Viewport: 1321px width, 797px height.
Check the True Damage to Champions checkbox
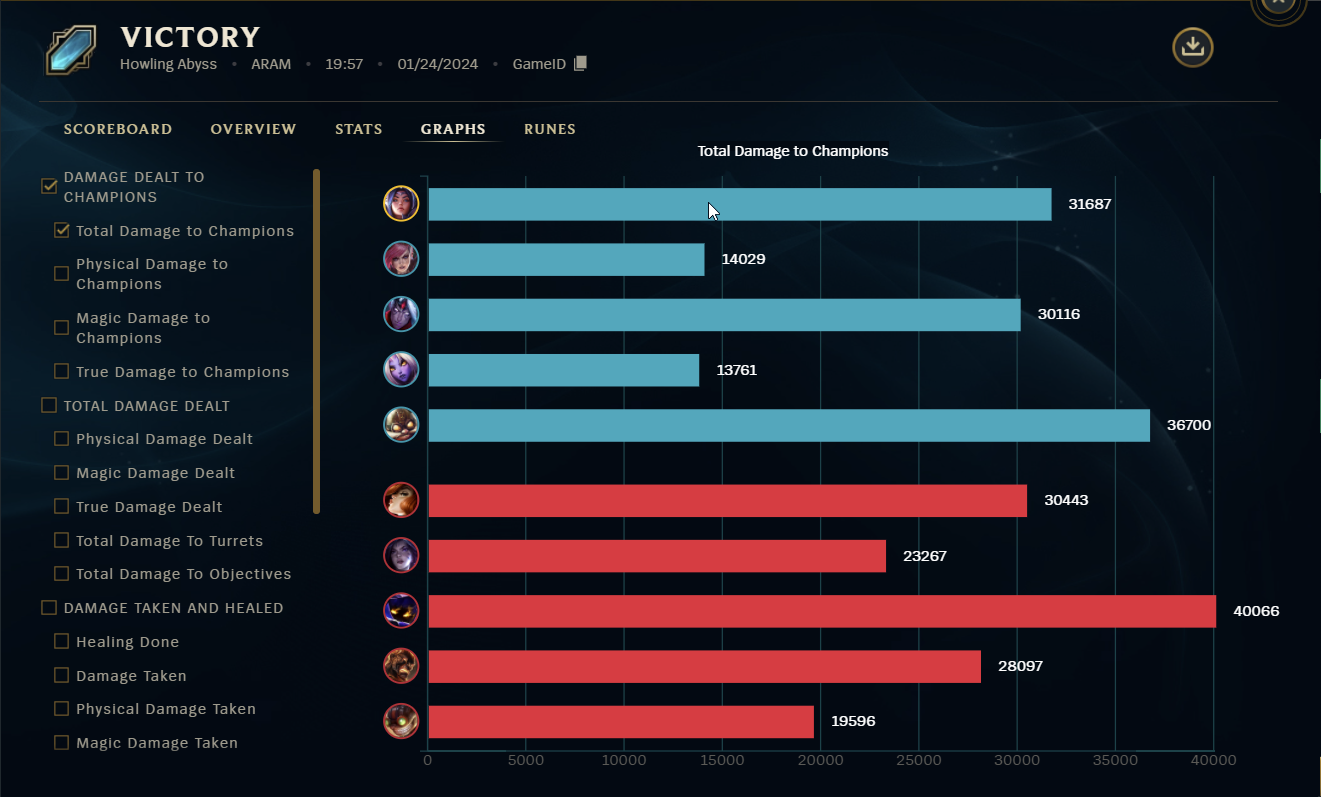(x=61, y=371)
